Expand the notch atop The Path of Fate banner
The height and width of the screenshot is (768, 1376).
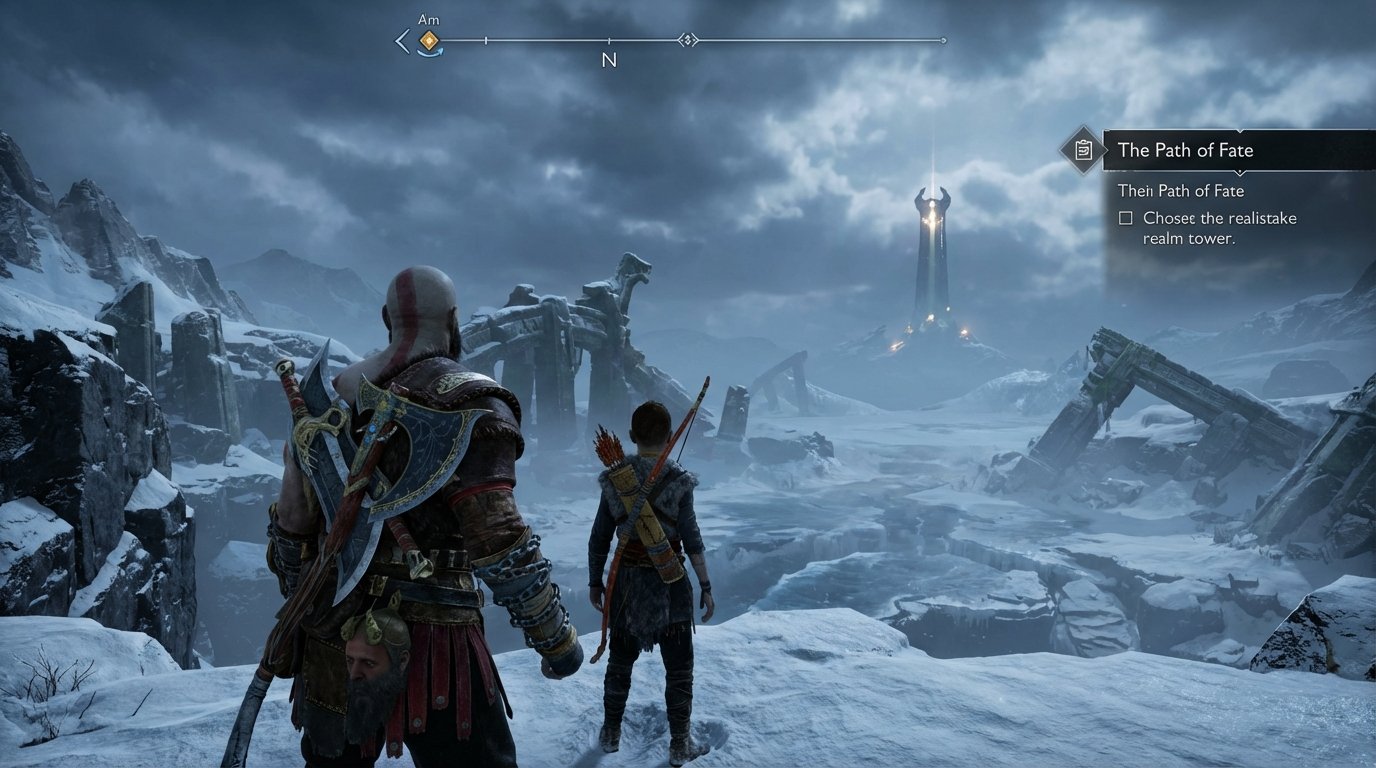click(x=1239, y=131)
